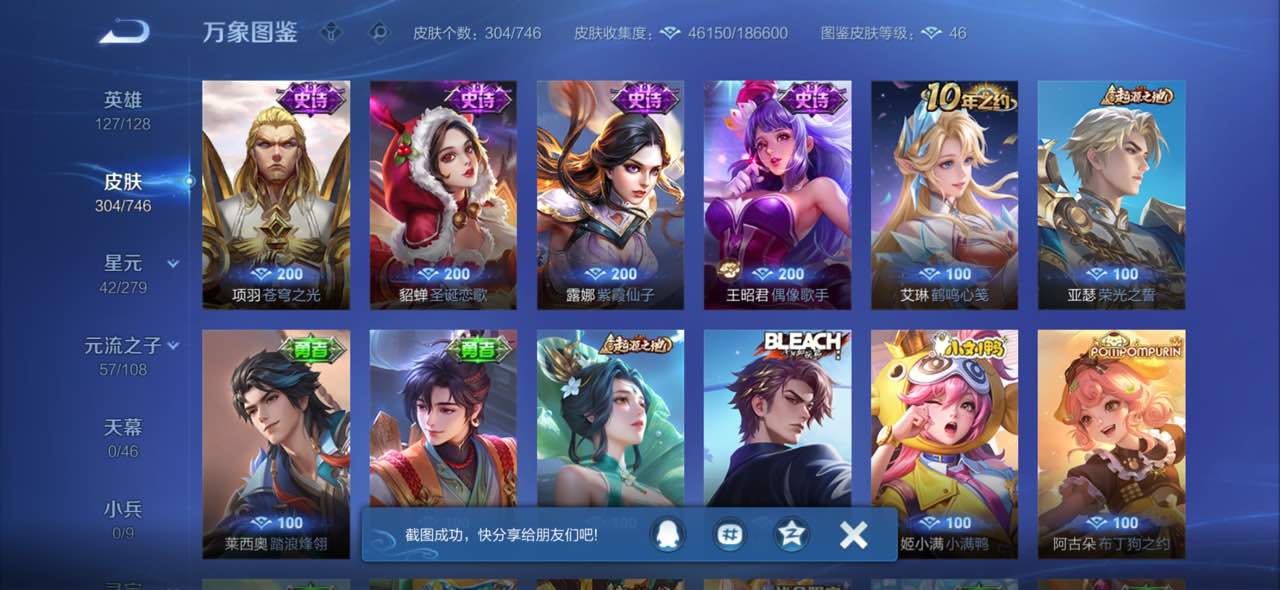Image resolution: width=1280 pixels, height=590 pixels.
Task: View the 露娜 紫霞仙子 skin card
Action: (610, 195)
